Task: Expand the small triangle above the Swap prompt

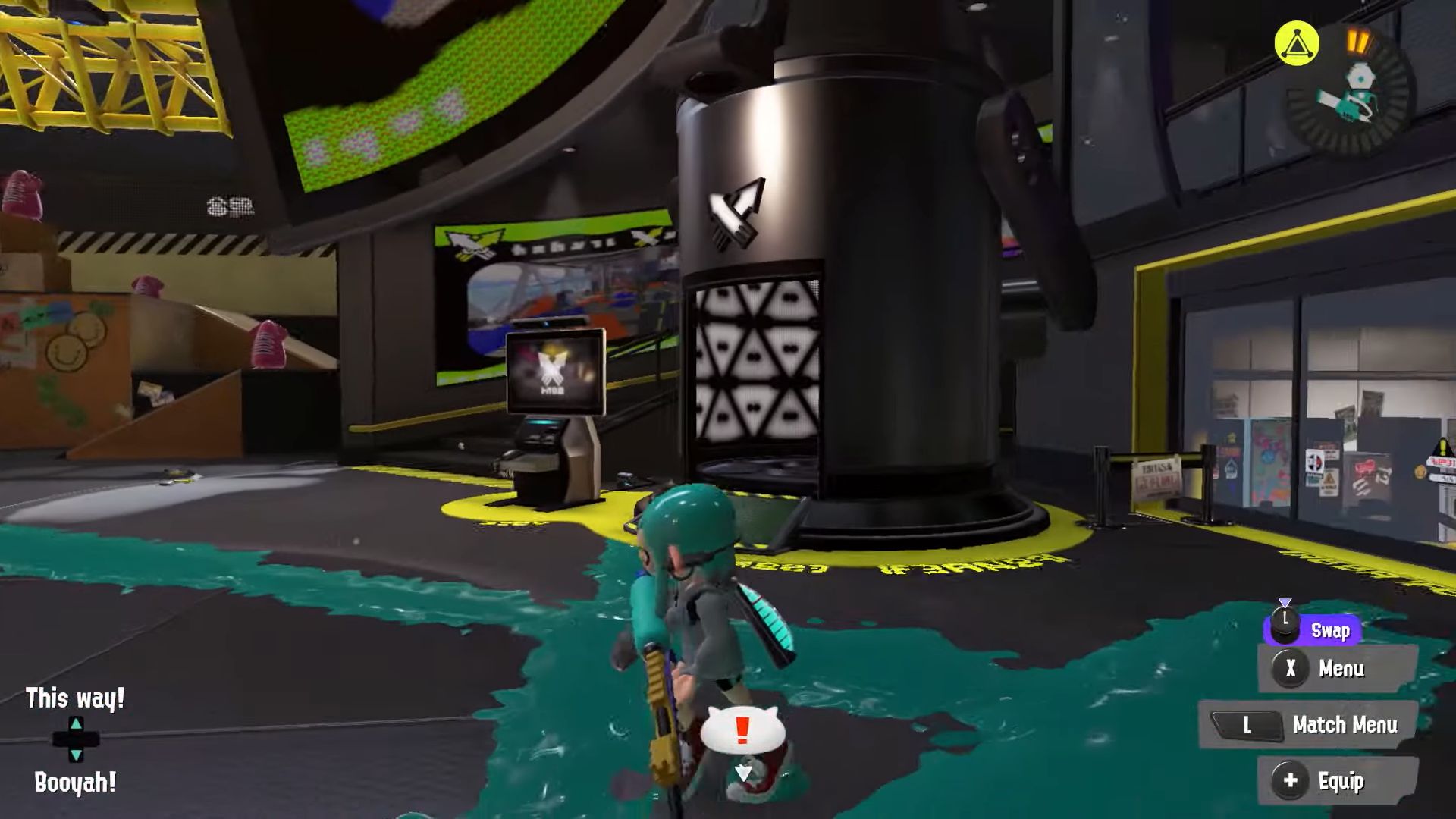Action: tap(1285, 601)
